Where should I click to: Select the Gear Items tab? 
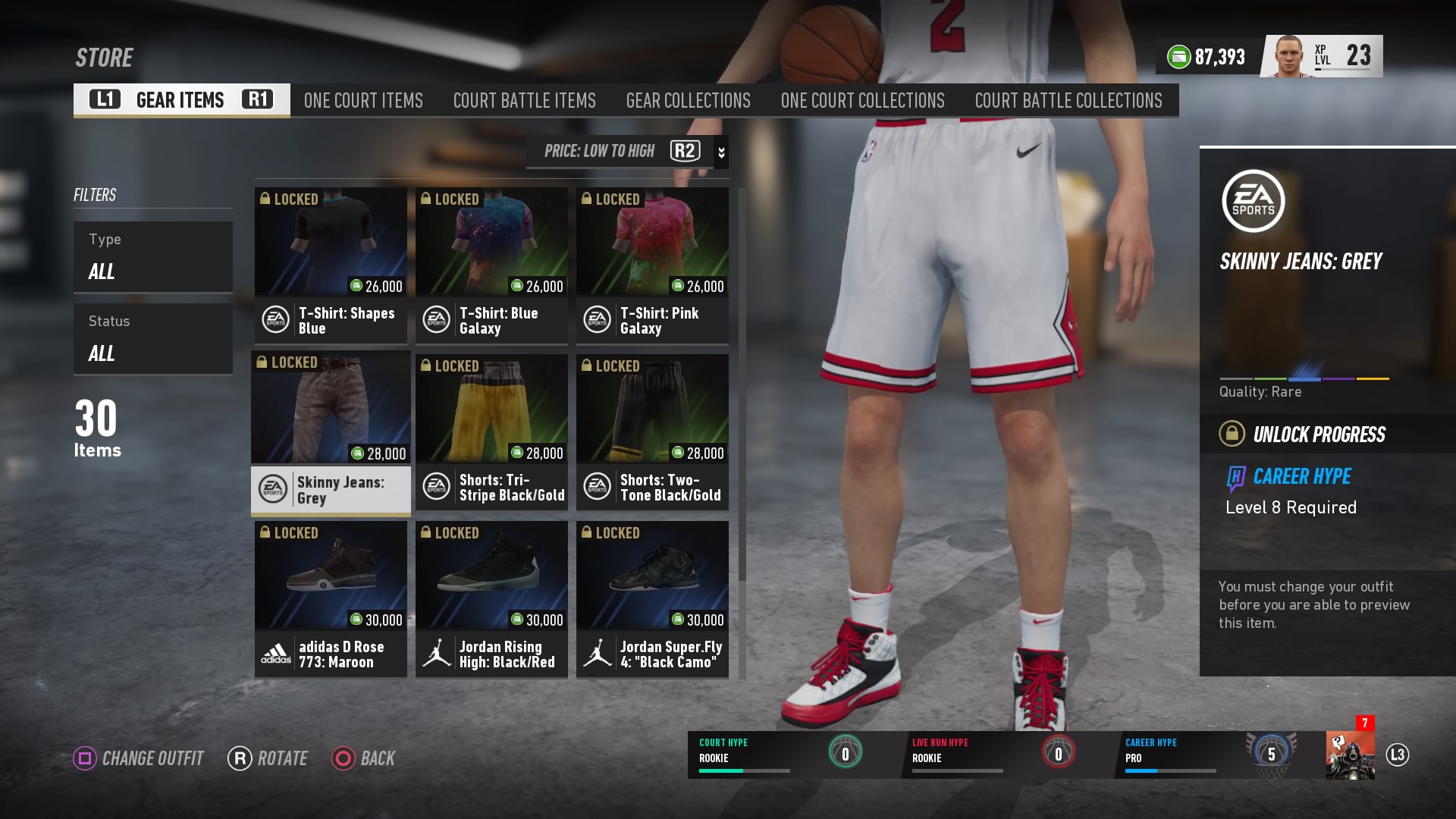[181, 100]
